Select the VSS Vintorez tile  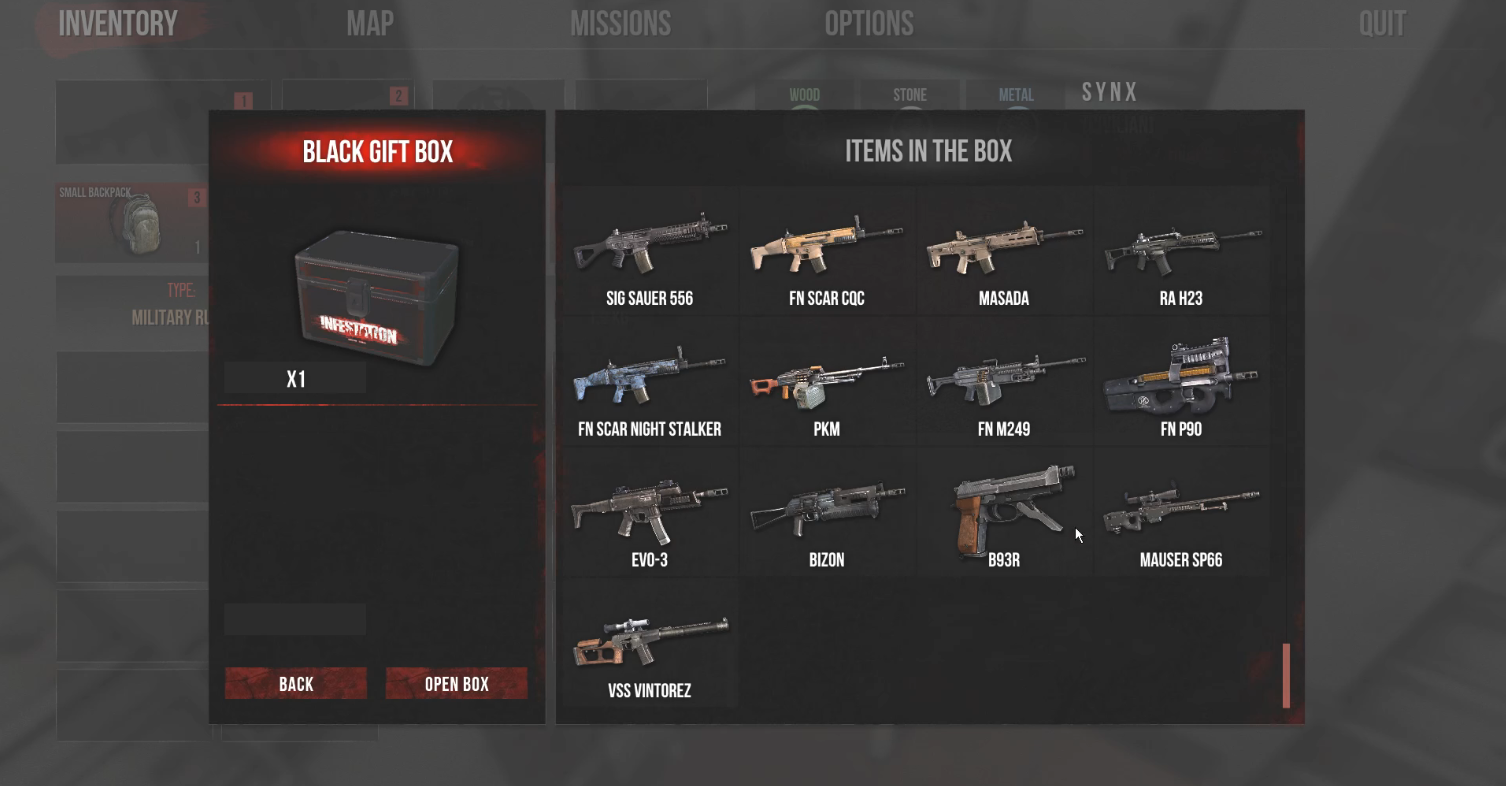pos(650,645)
